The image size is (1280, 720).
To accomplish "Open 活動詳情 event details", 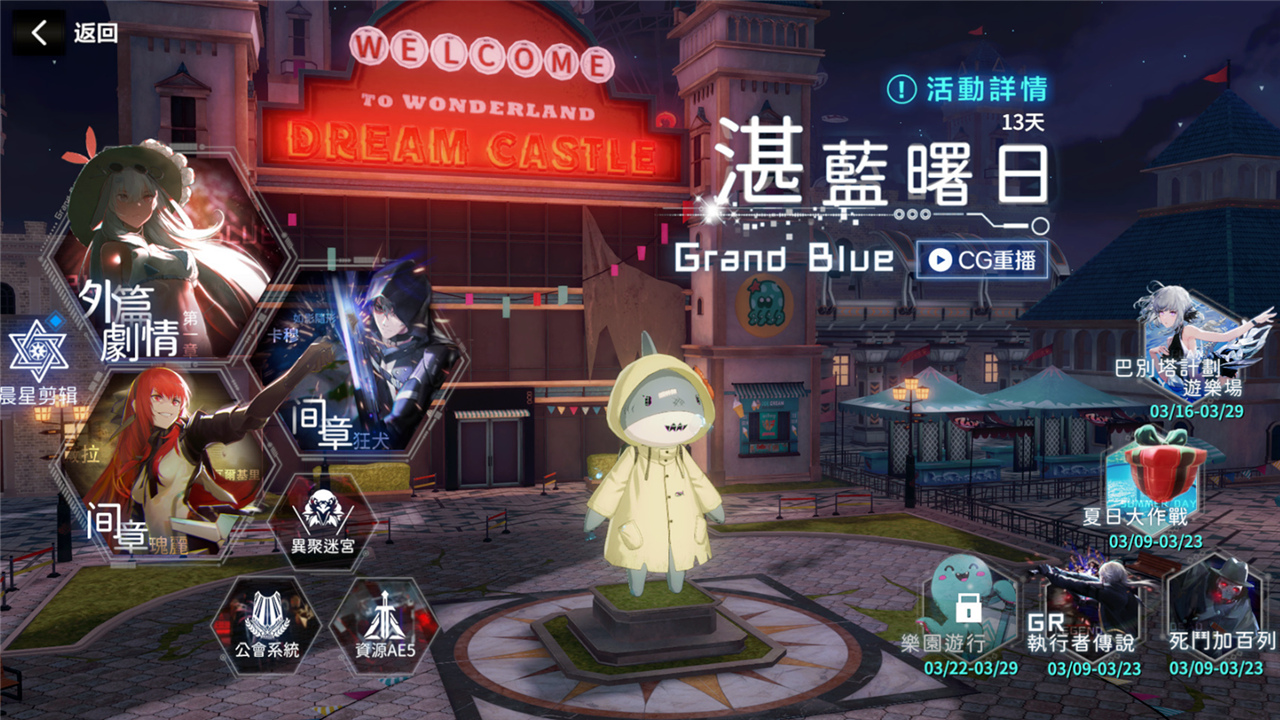I will pyautogui.click(x=967, y=89).
